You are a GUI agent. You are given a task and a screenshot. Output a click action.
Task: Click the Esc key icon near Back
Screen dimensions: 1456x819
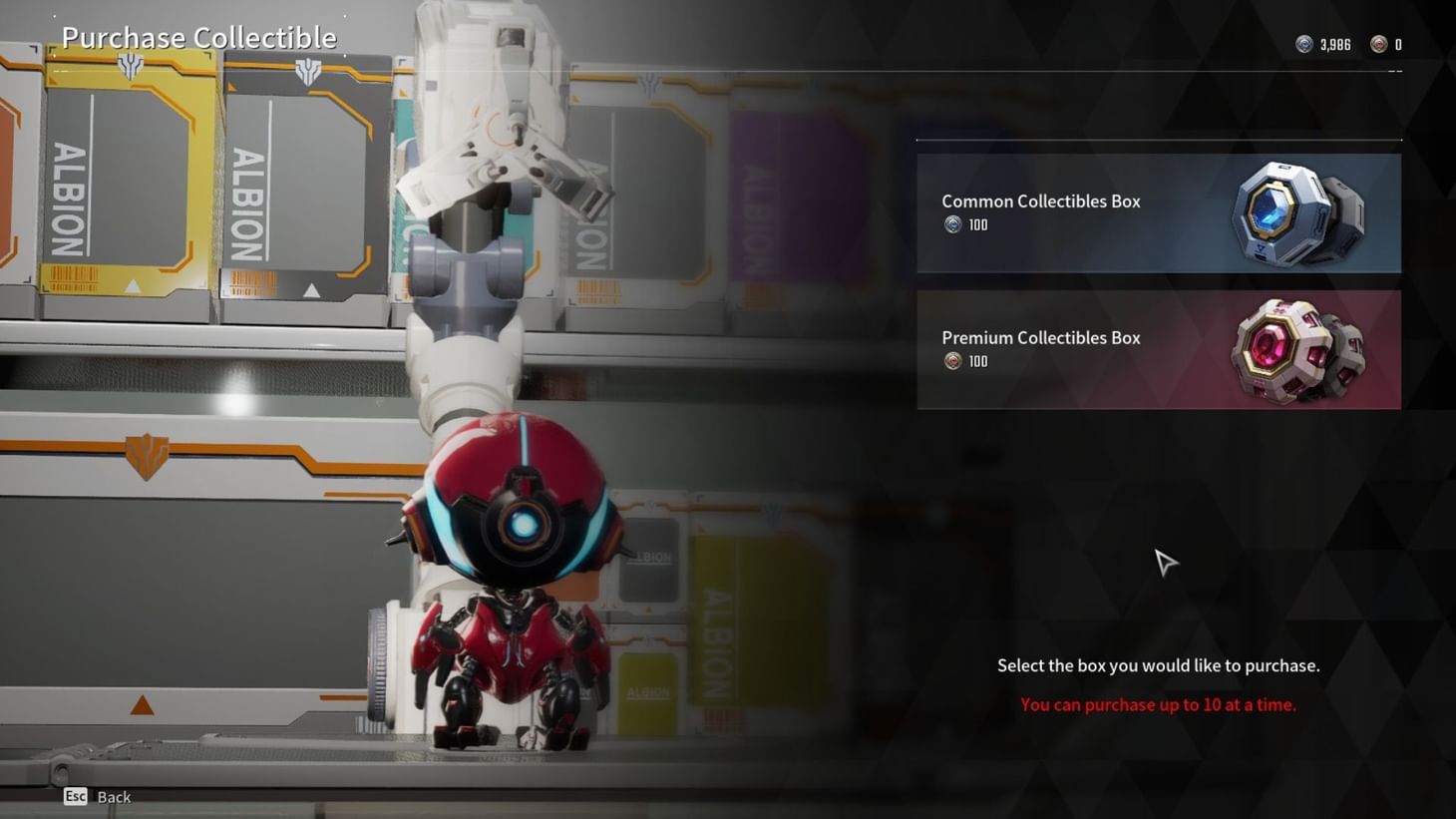74,796
